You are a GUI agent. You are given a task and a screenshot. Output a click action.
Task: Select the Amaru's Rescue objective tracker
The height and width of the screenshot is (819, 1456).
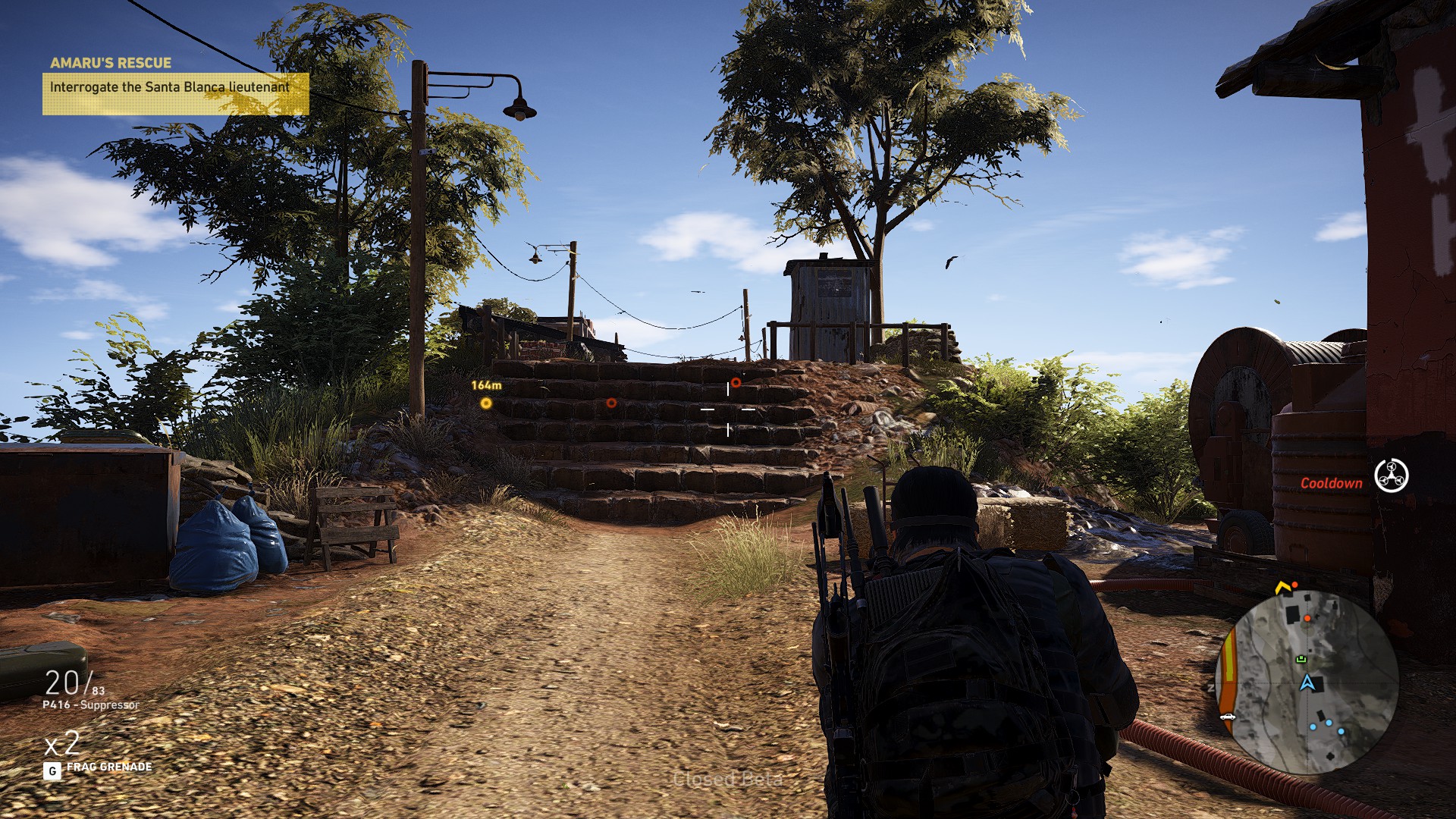[175, 87]
